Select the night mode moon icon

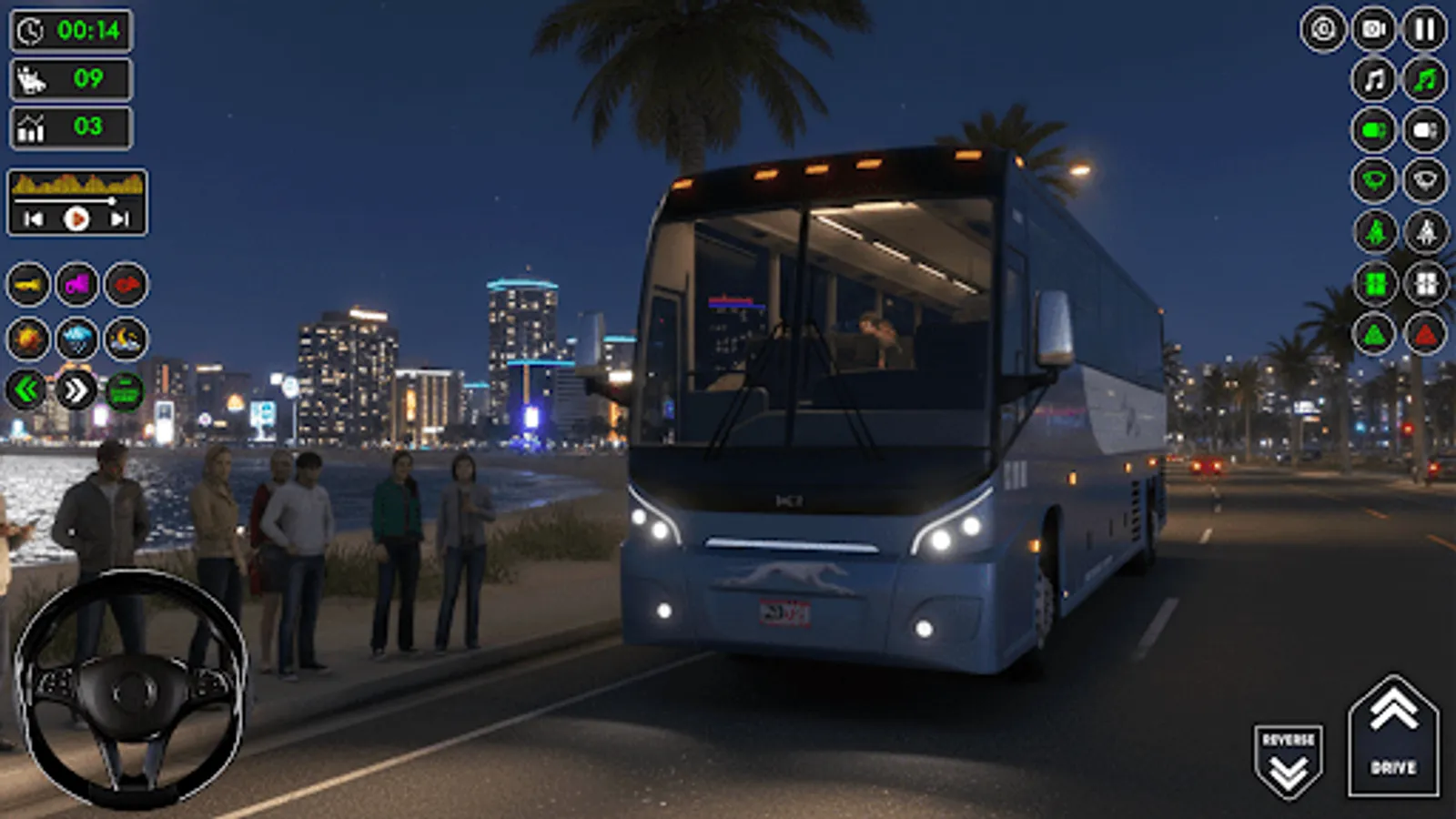(x=123, y=339)
